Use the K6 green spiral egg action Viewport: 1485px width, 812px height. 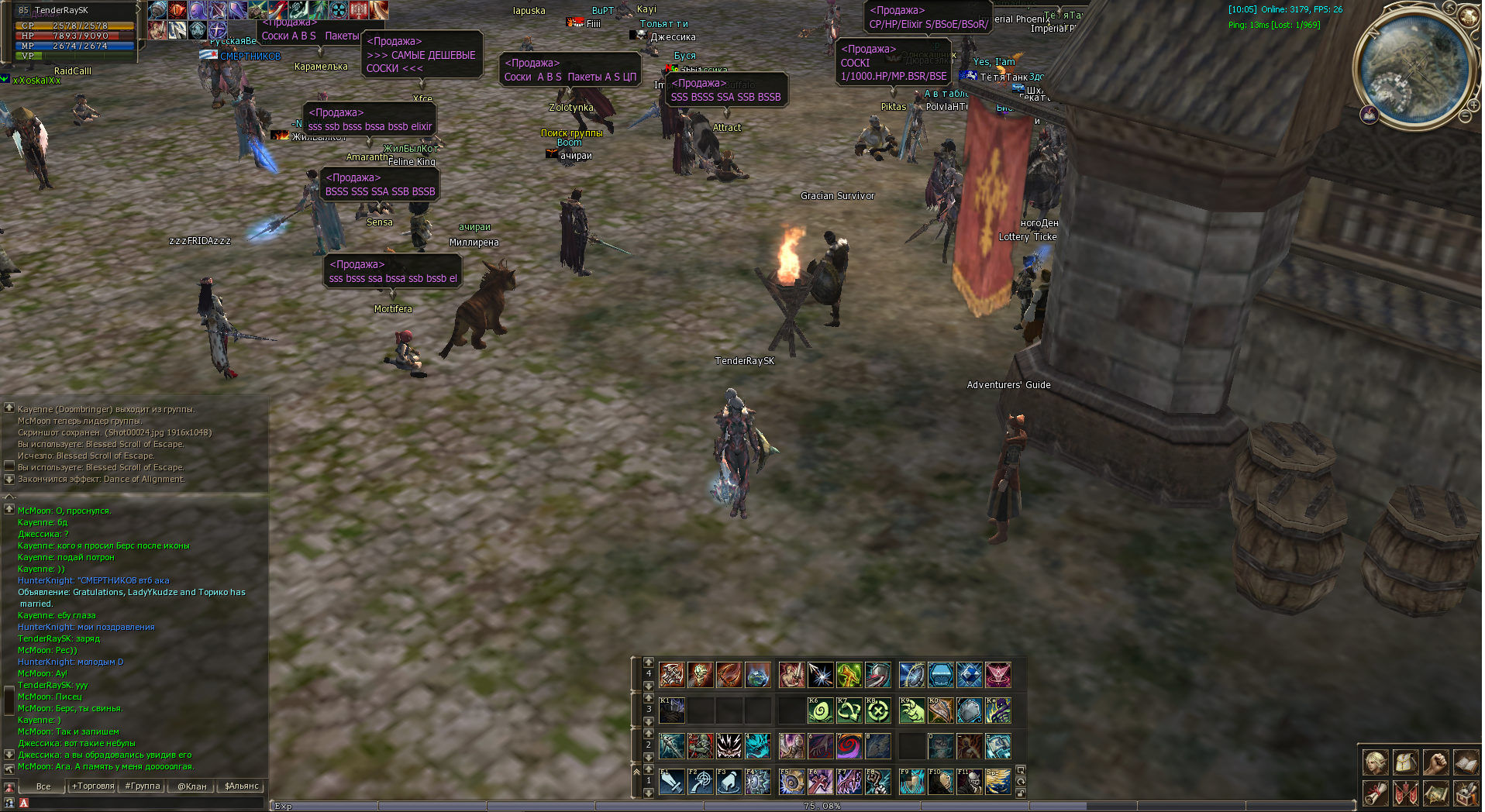coord(820,710)
